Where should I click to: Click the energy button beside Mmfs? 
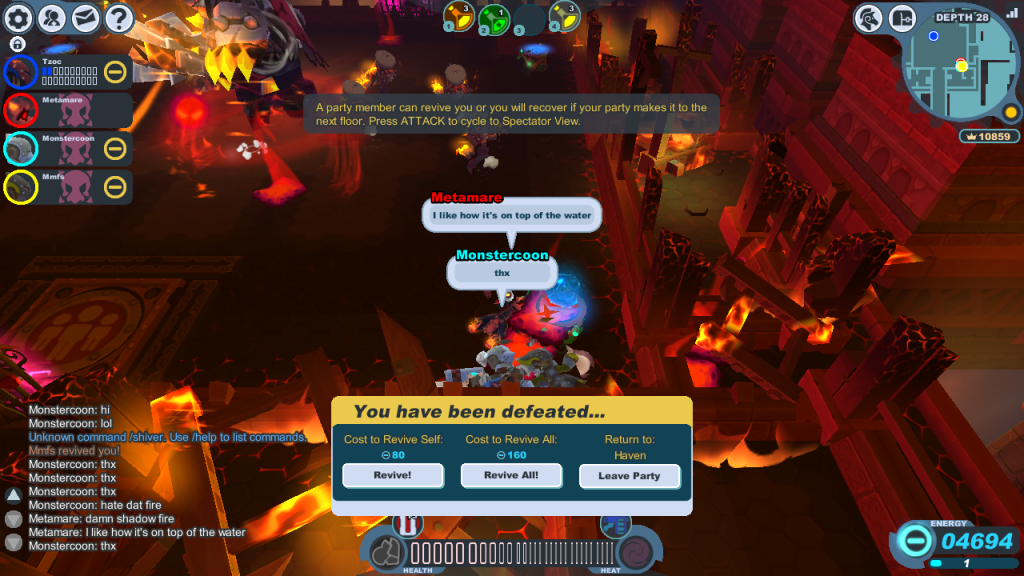click(115, 187)
